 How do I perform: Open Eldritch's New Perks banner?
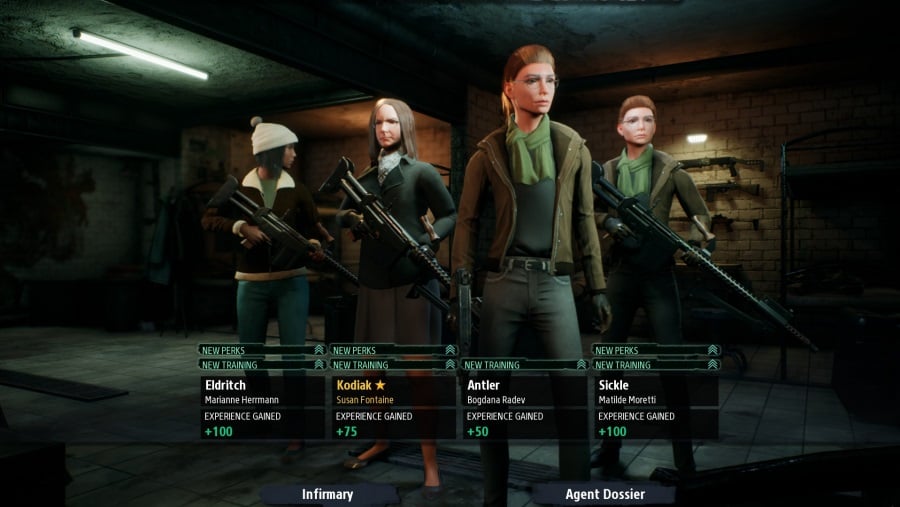pyautogui.click(x=262, y=350)
